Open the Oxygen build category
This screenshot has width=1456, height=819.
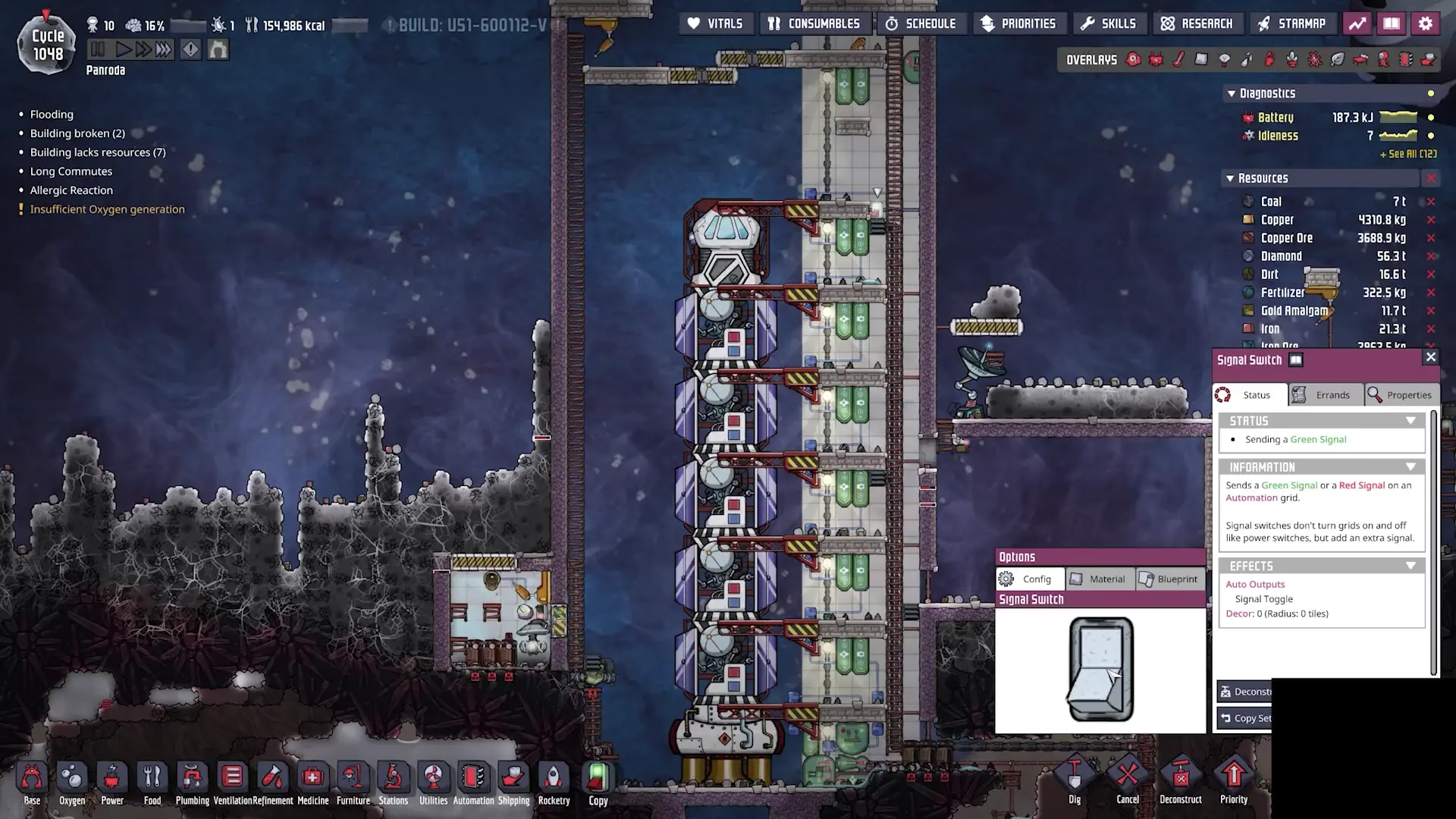click(x=72, y=777)
